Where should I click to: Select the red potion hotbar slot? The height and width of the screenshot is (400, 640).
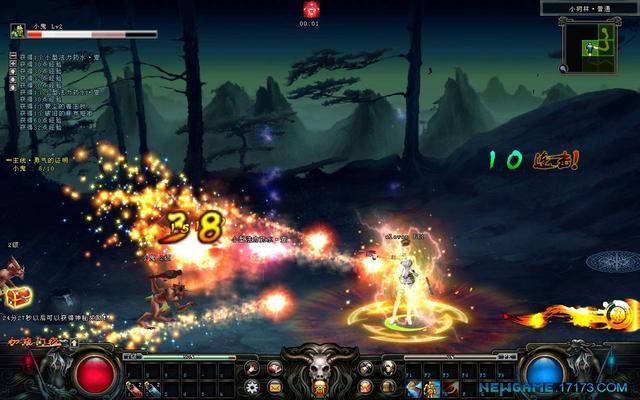click(133, 387)
